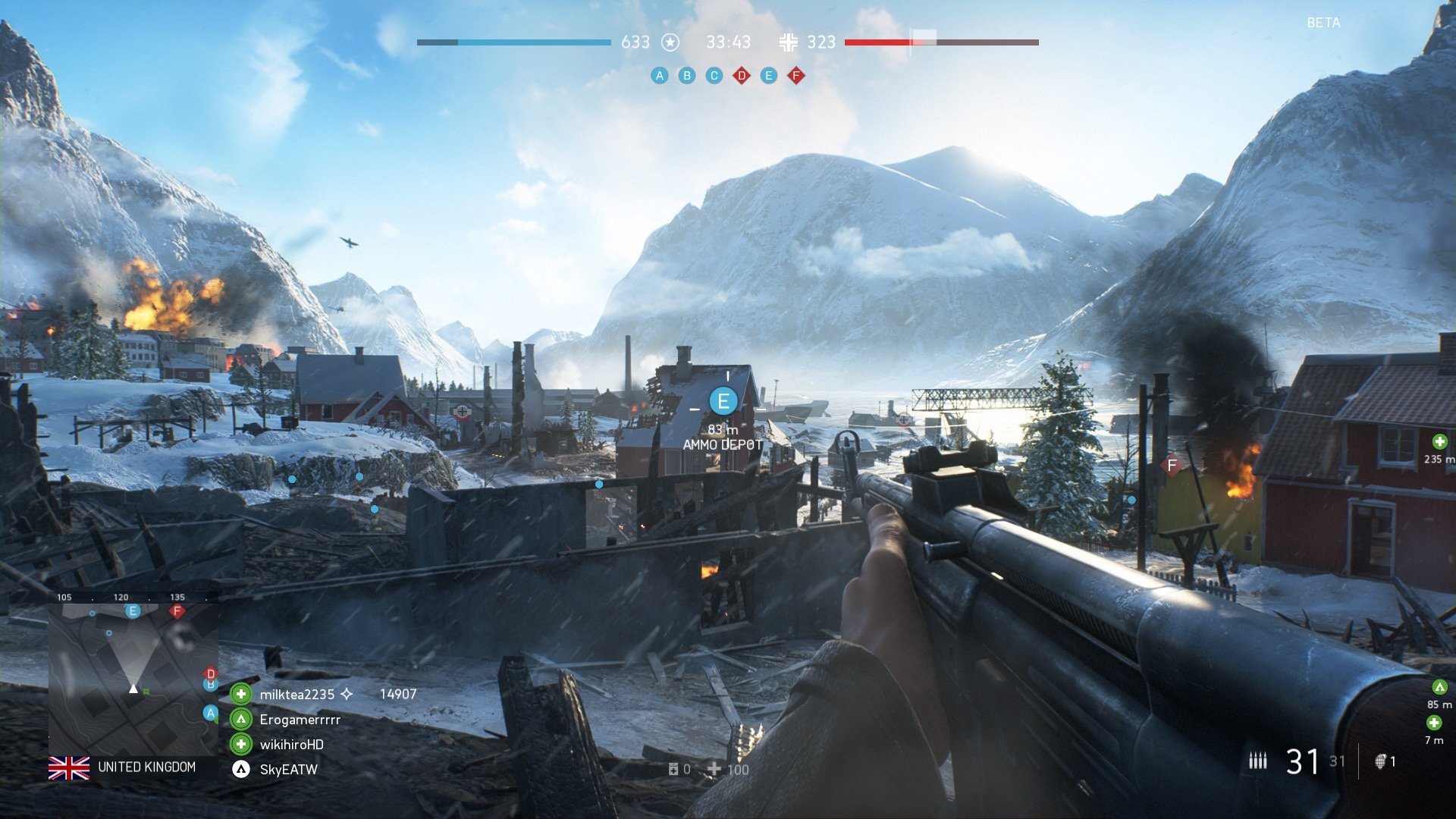Select squad member SkyEATW
This screenshot has height=819, width=1456.
pos(288,770)
